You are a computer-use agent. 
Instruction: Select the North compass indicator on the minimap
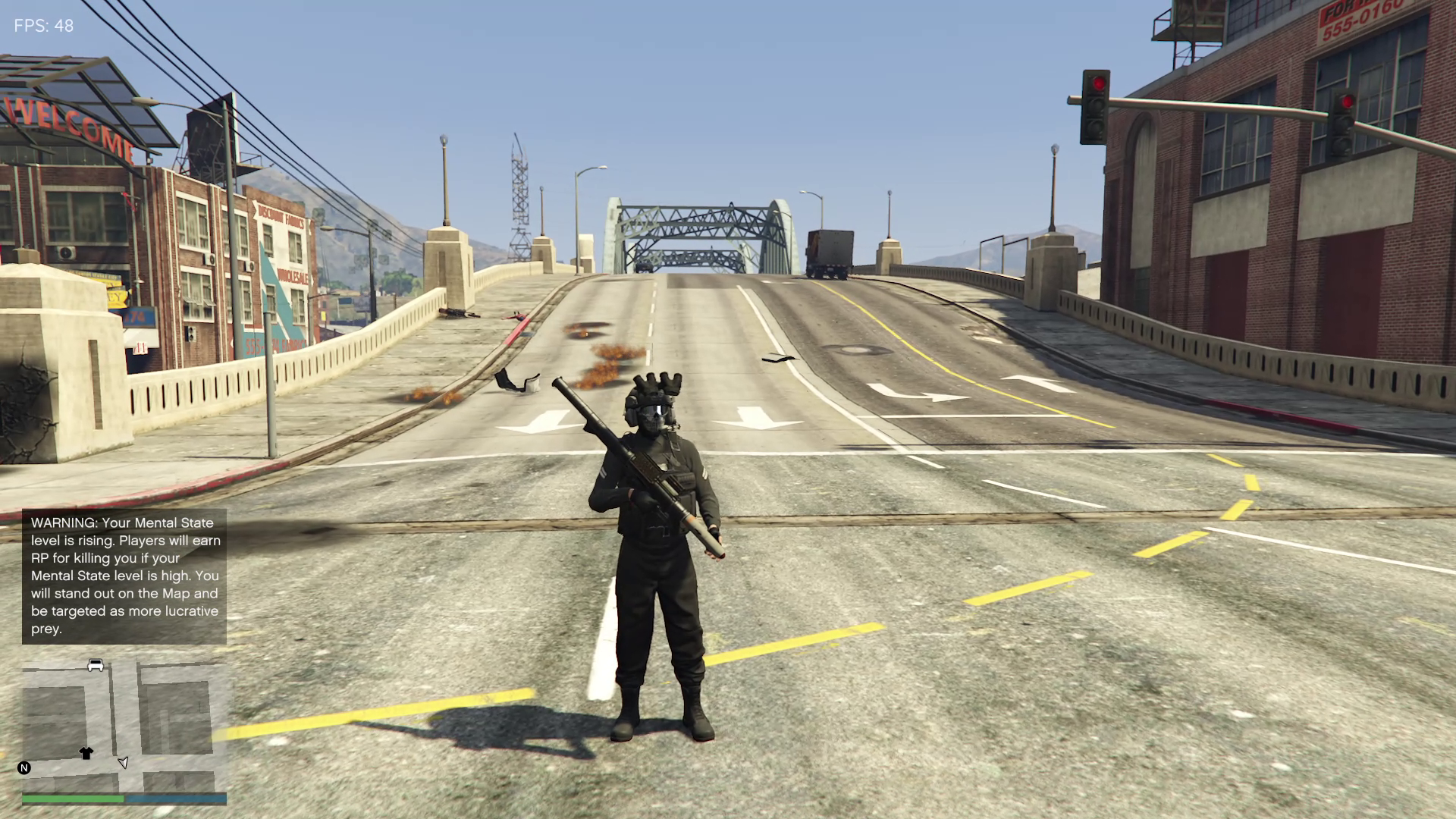24,767
